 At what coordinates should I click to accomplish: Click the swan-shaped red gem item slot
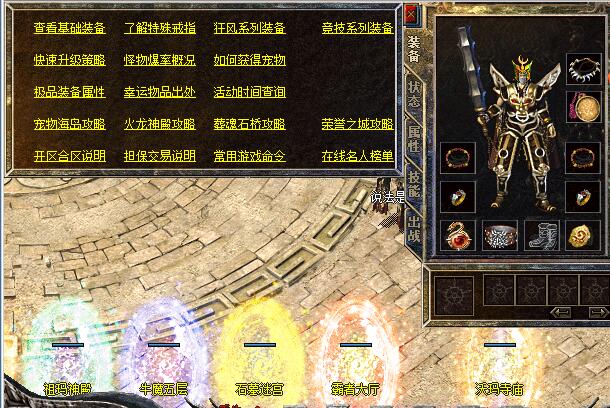(x=457, y=235)
